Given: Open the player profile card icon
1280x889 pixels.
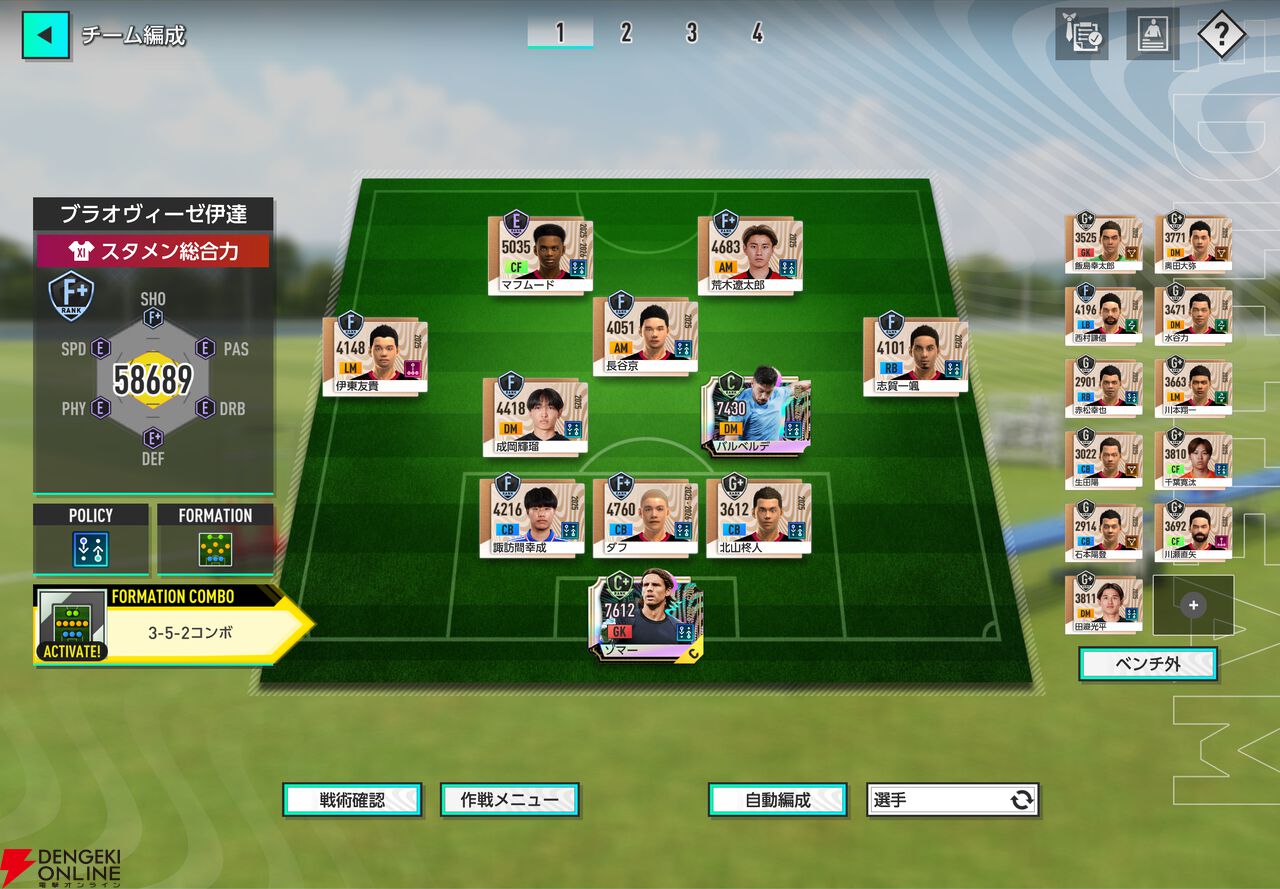Looking at the screenshot, I should pyautogui.click(x=1153, y=35).
